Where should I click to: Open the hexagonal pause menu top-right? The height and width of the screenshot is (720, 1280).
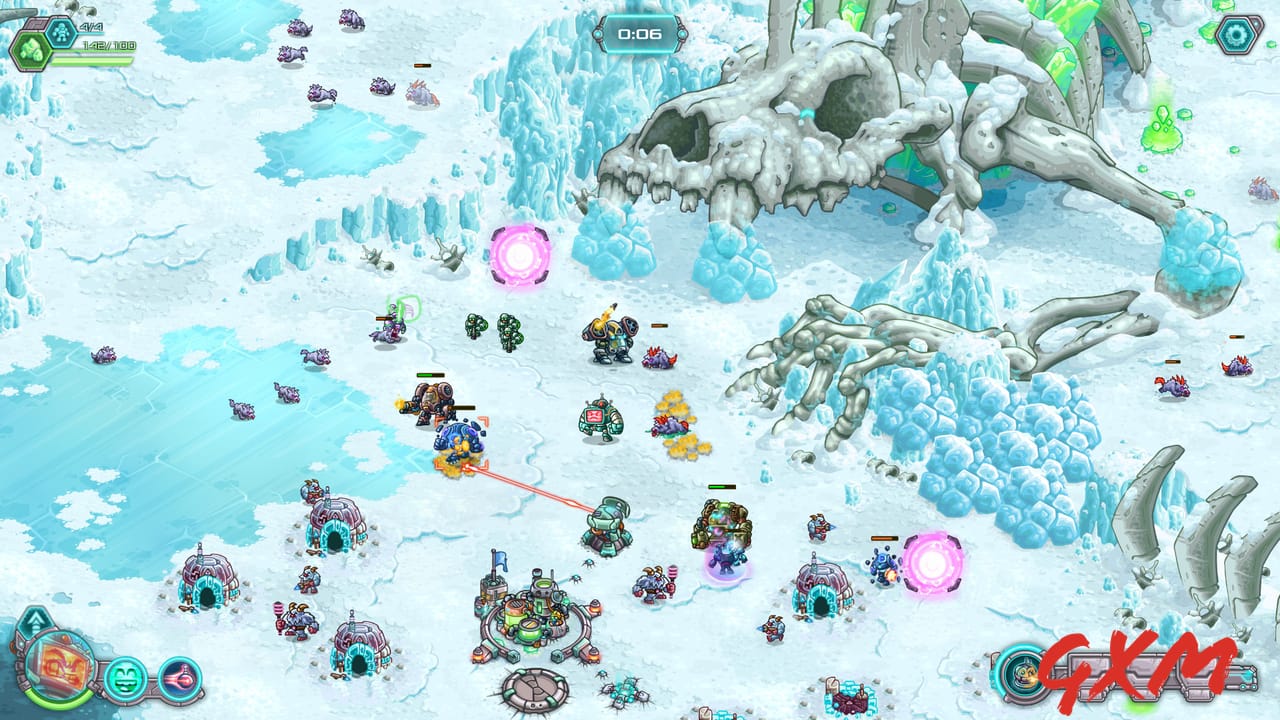(x=1237, y=35)
